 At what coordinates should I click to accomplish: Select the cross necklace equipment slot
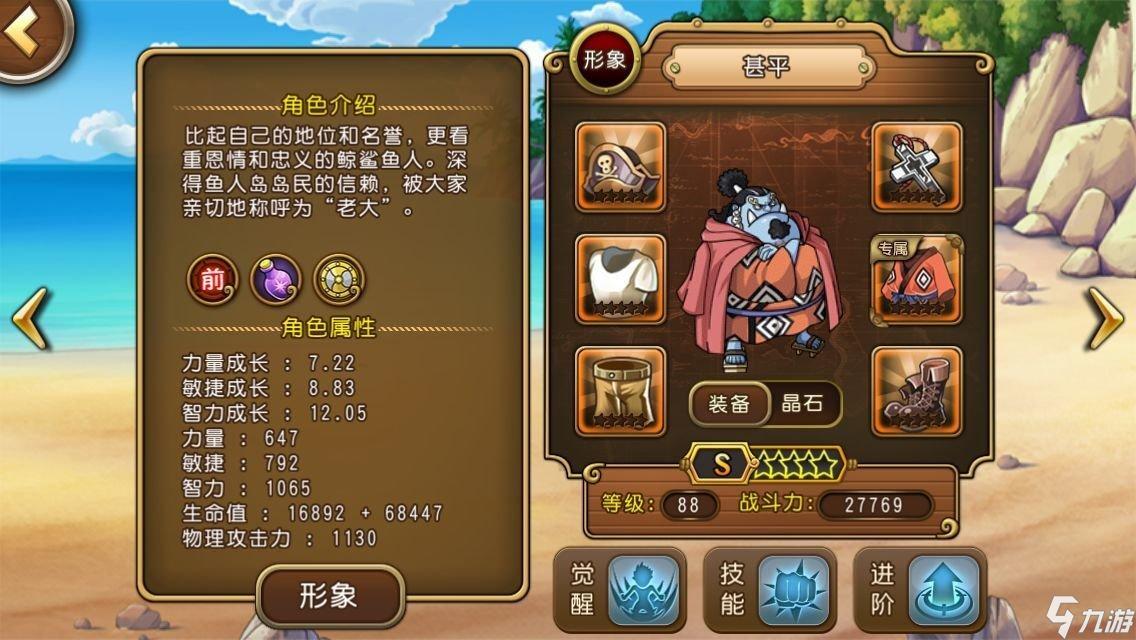coord(917,167)
